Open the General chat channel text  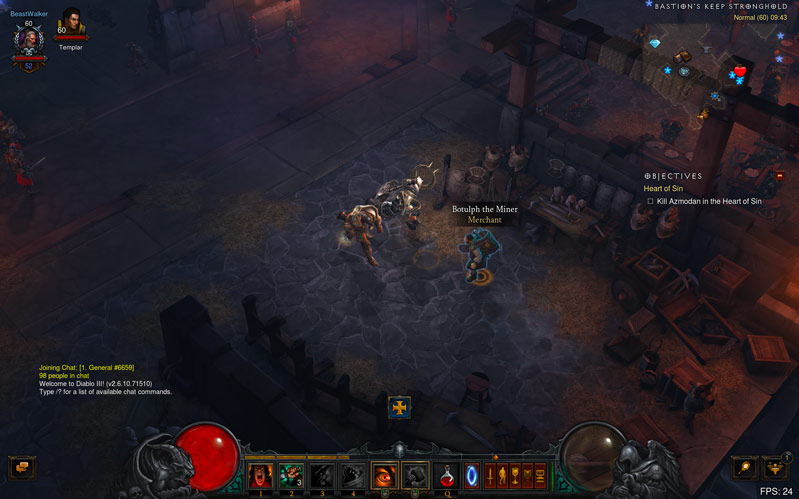86,367
